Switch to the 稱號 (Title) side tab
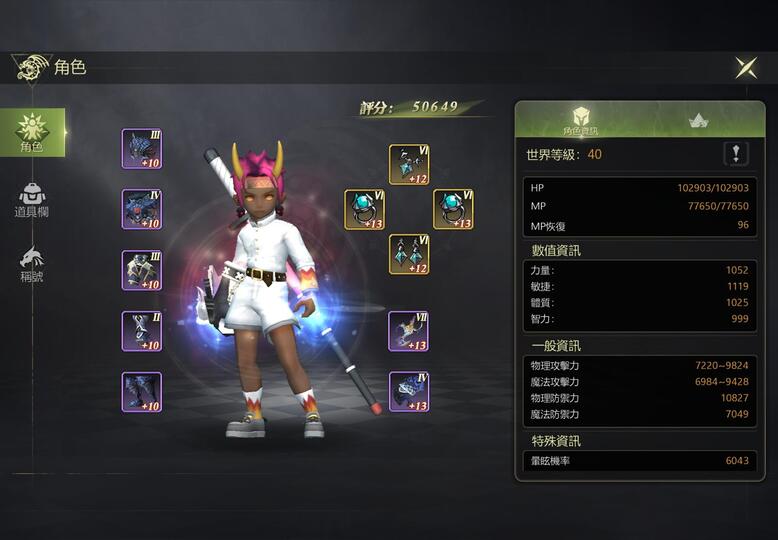 32,264
